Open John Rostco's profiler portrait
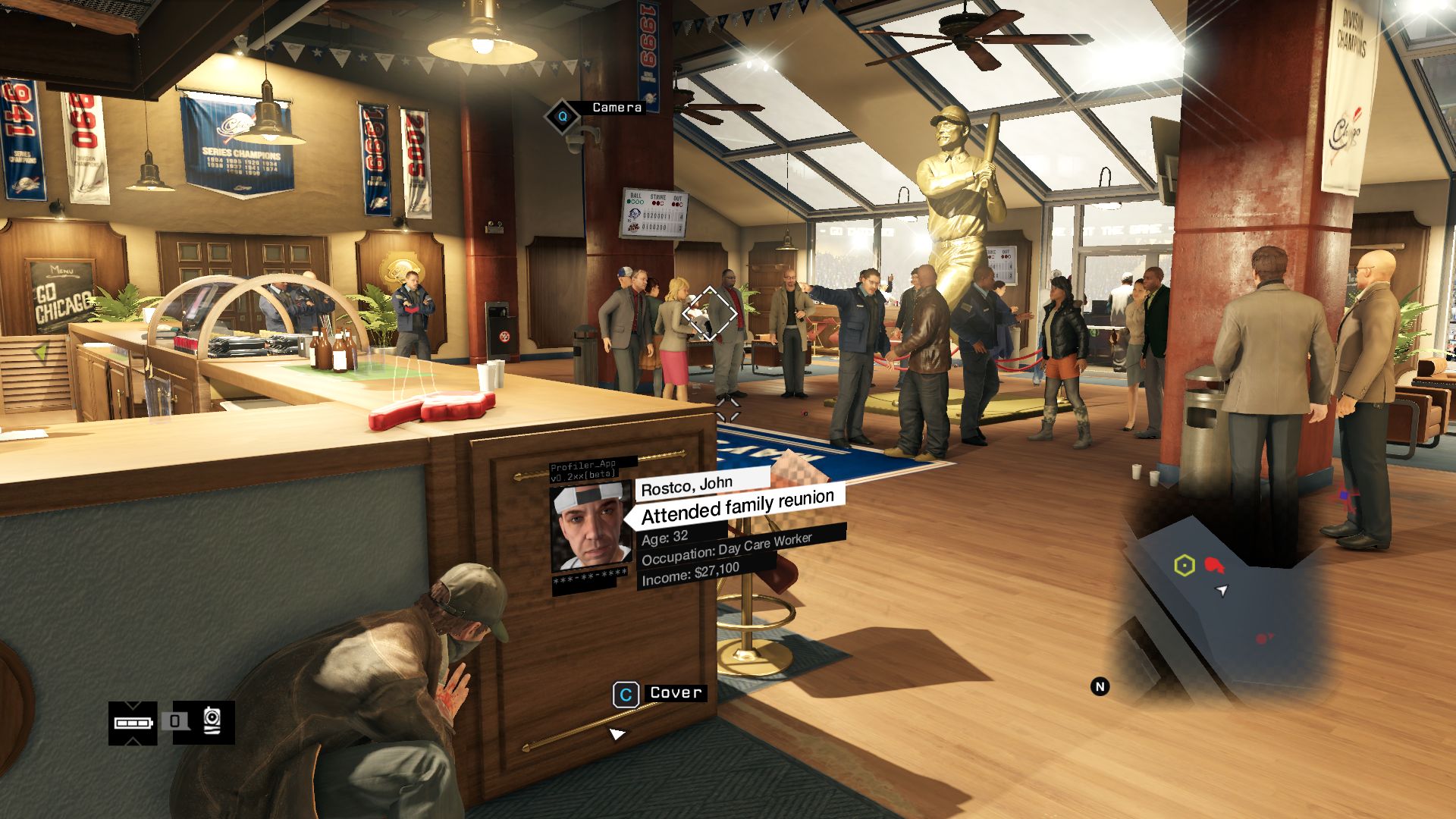This screenshot has height=819, width=1456. [591, 528]
